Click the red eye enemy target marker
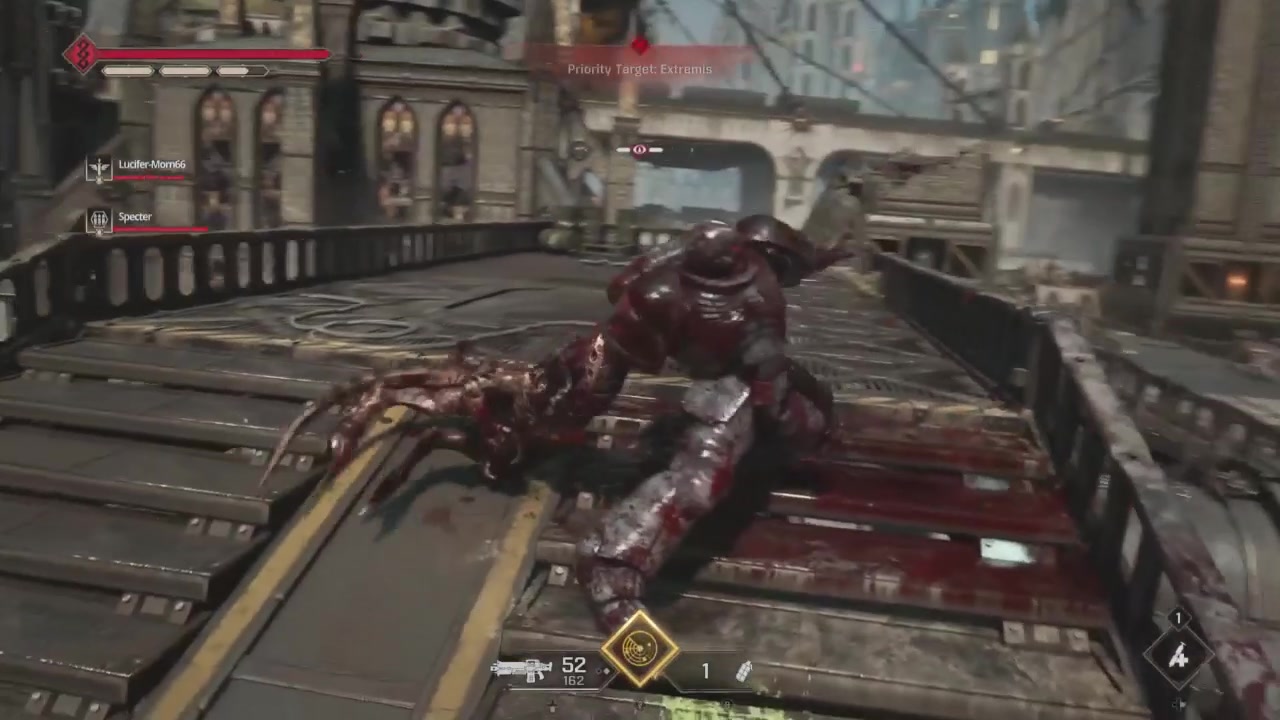Image resolution: width=1280 pixels, height=720 pixels. [640, 150]
